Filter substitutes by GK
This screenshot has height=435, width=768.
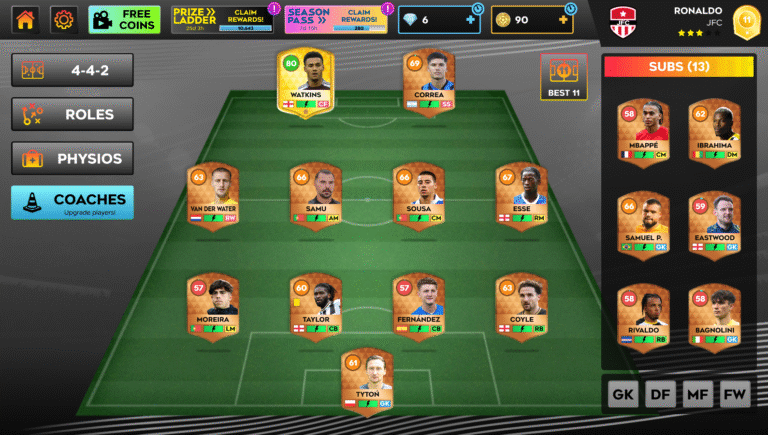coord(622,395)
